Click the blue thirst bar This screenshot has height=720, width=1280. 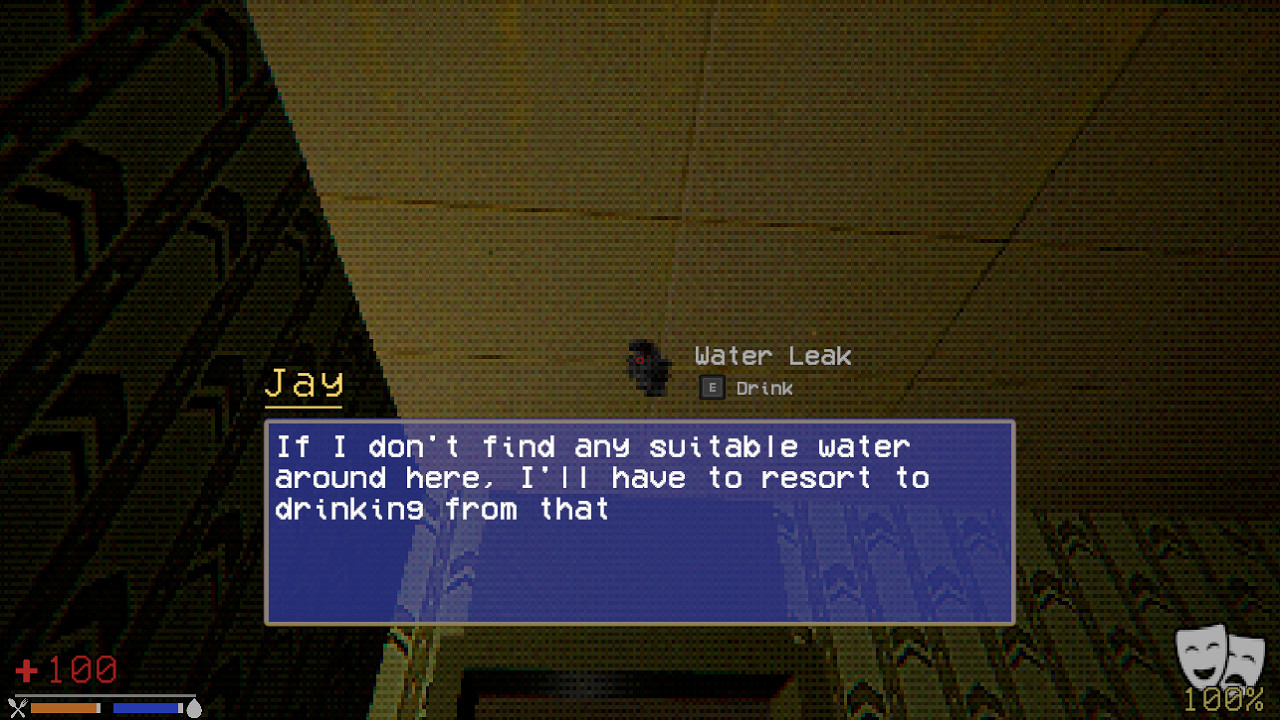[146, 707]
